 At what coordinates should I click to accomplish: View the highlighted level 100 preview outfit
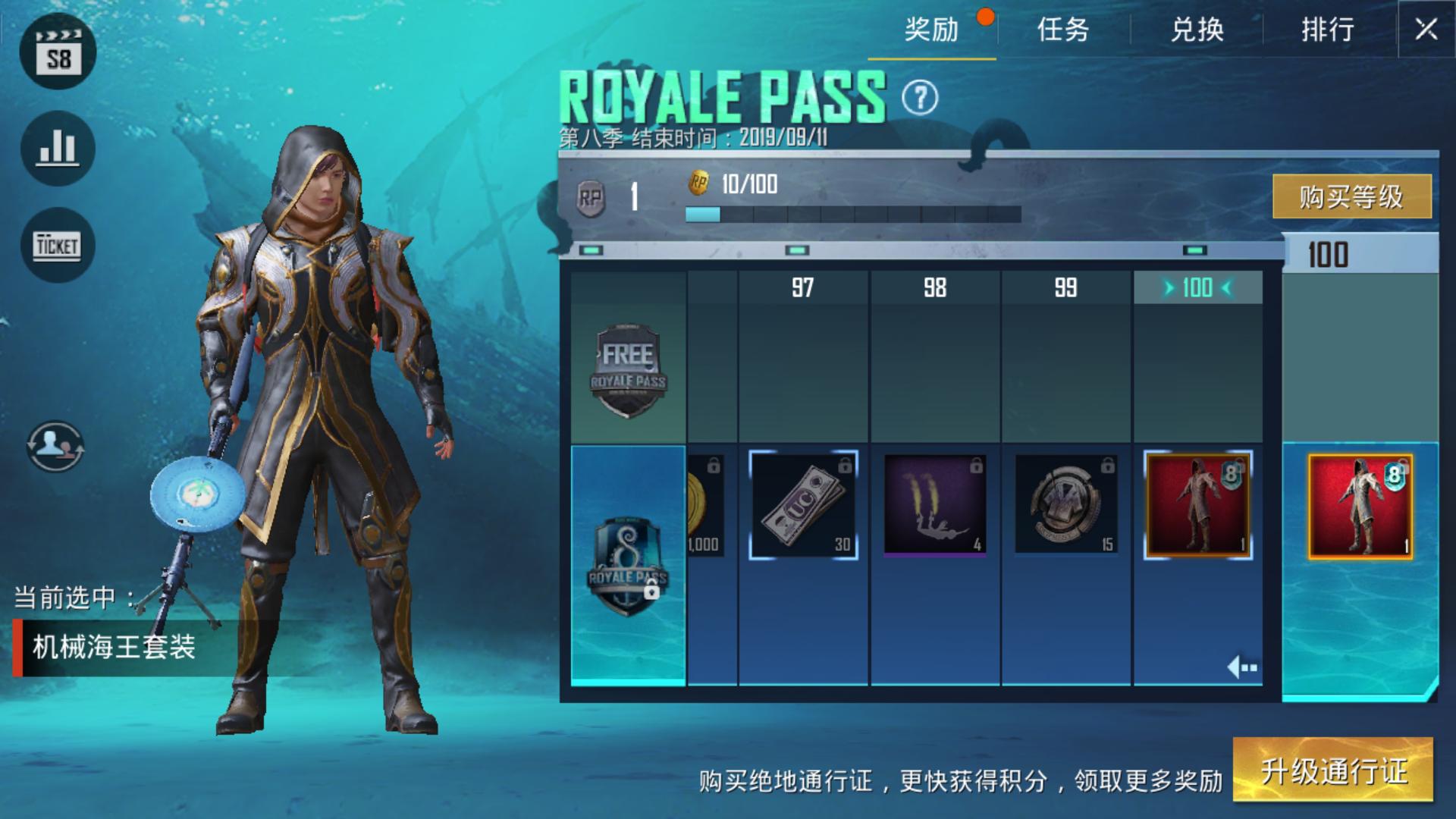(x=1360, y=507)
